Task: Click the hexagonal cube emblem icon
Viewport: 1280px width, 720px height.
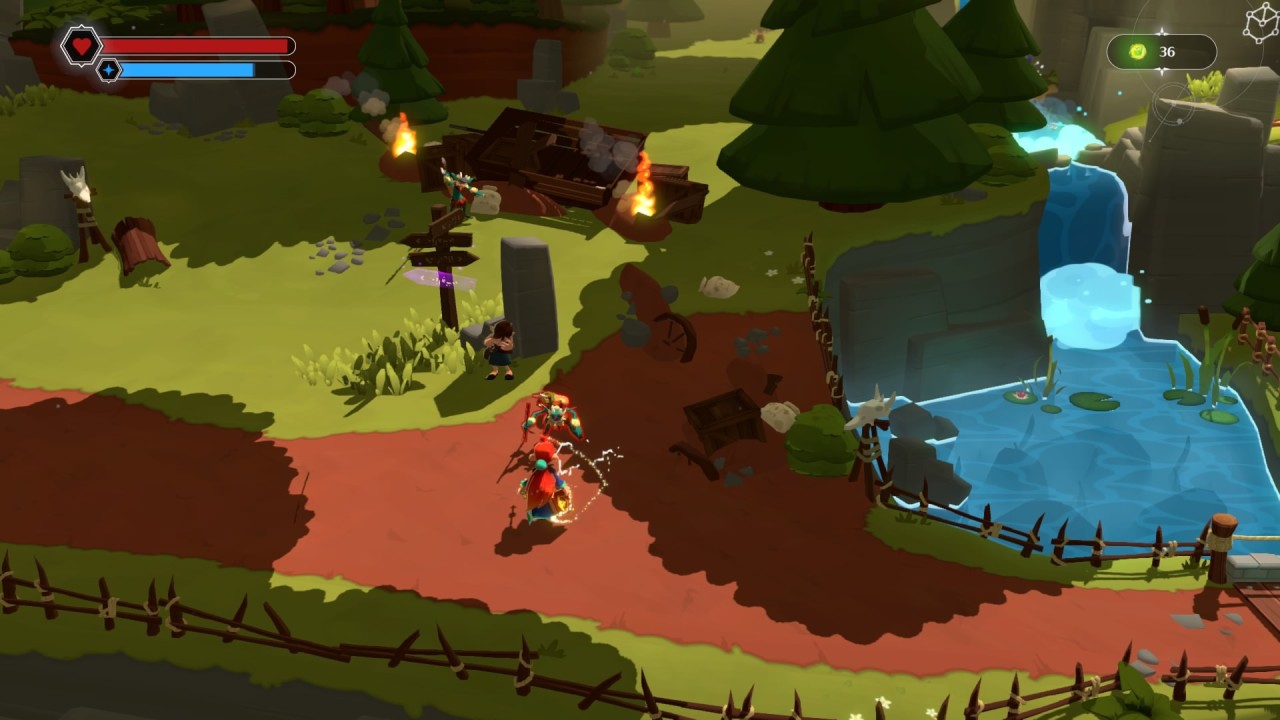Action: [x=1261, y=22]
